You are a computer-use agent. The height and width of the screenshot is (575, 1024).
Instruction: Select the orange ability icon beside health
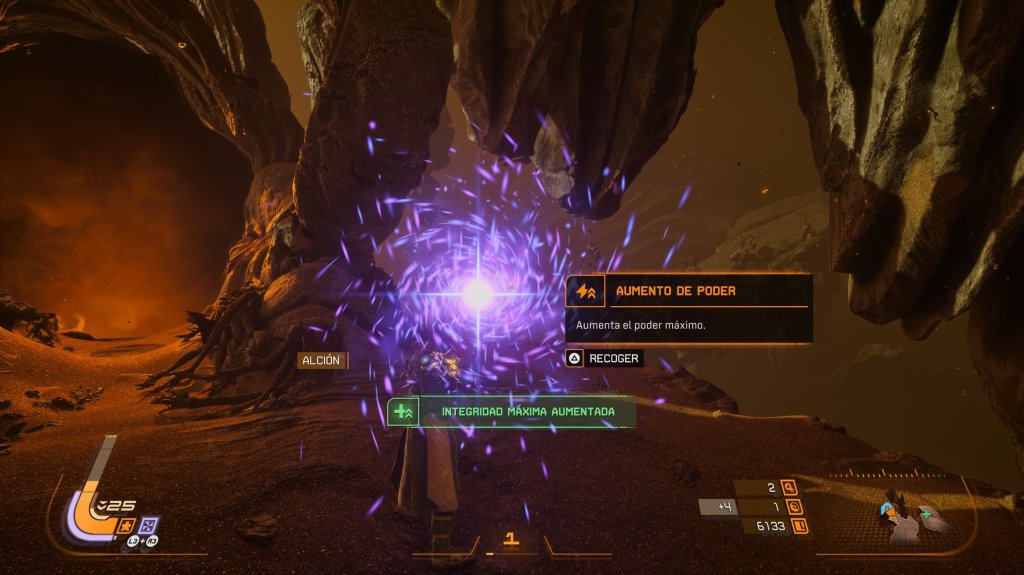click(127, 525)
